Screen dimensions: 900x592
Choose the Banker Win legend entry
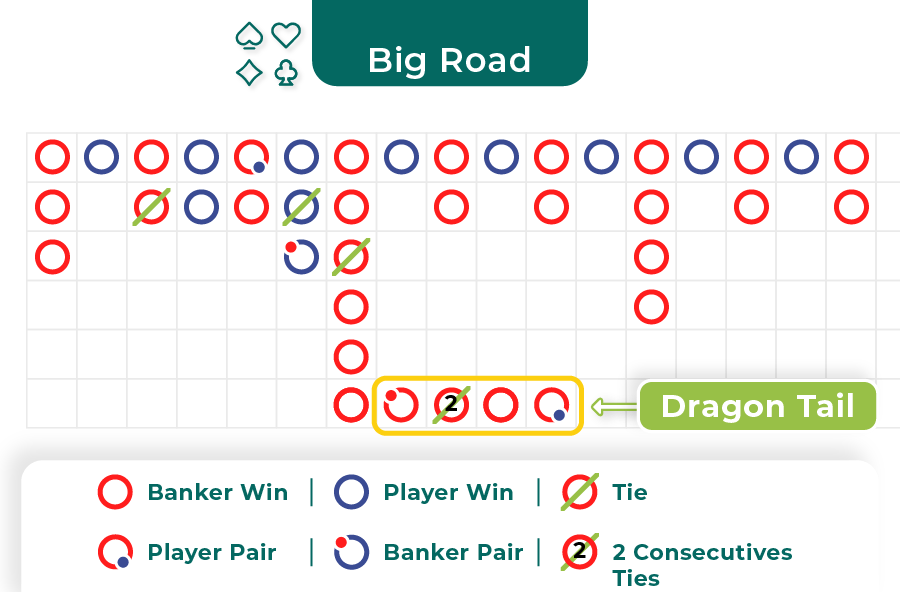[194, 492]
